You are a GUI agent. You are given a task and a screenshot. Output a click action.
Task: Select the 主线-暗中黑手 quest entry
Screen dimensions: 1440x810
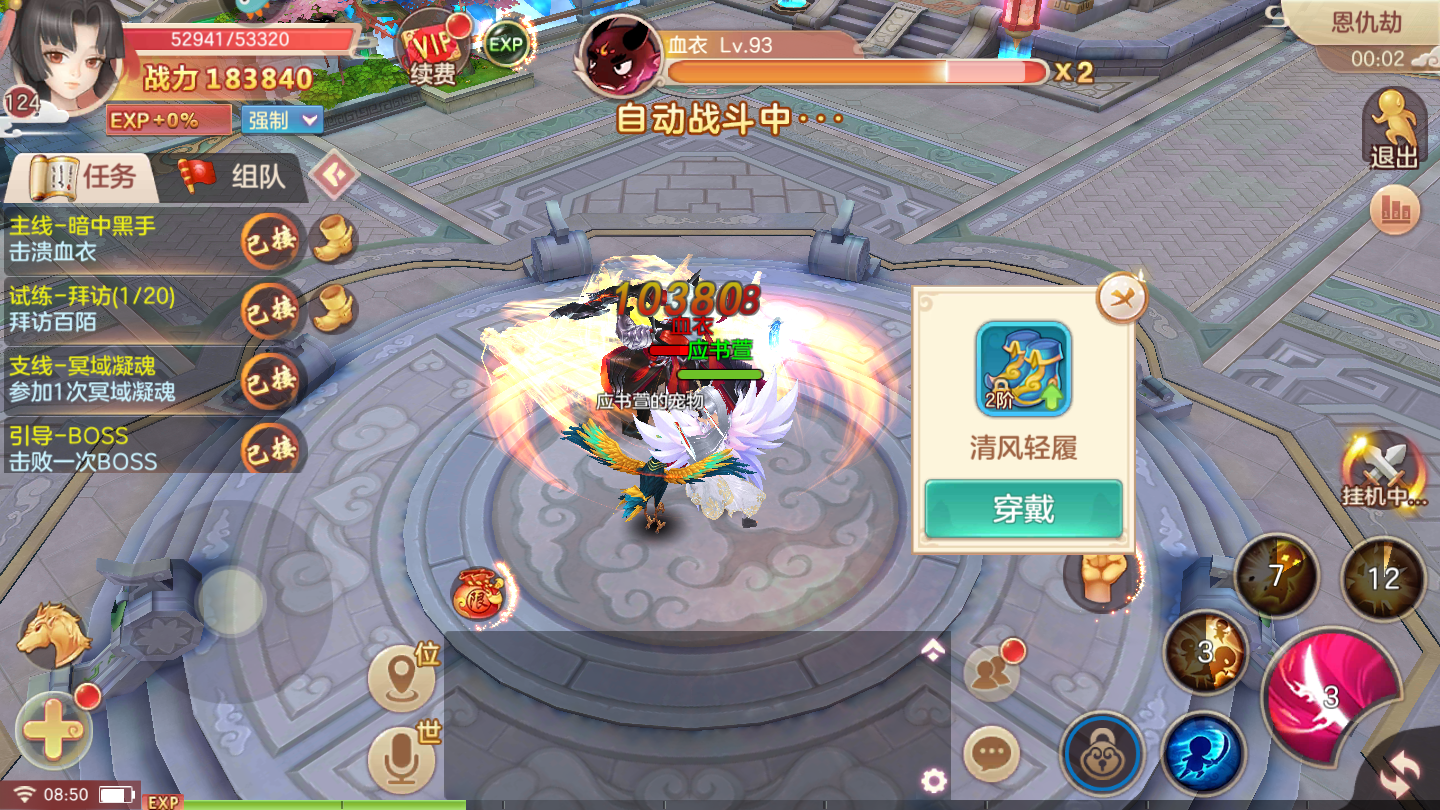tap(120, 239)
